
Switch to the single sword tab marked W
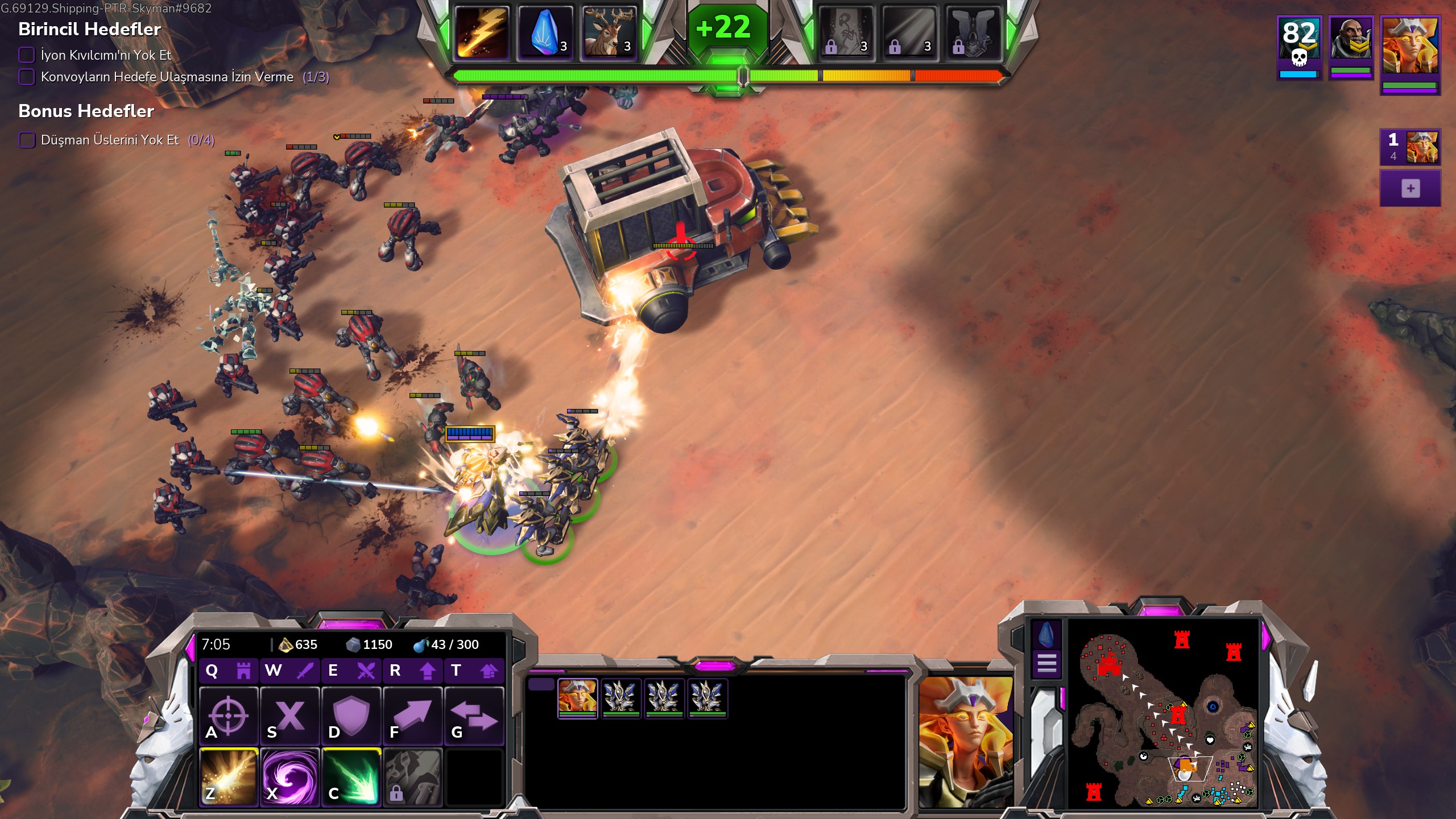290,671
